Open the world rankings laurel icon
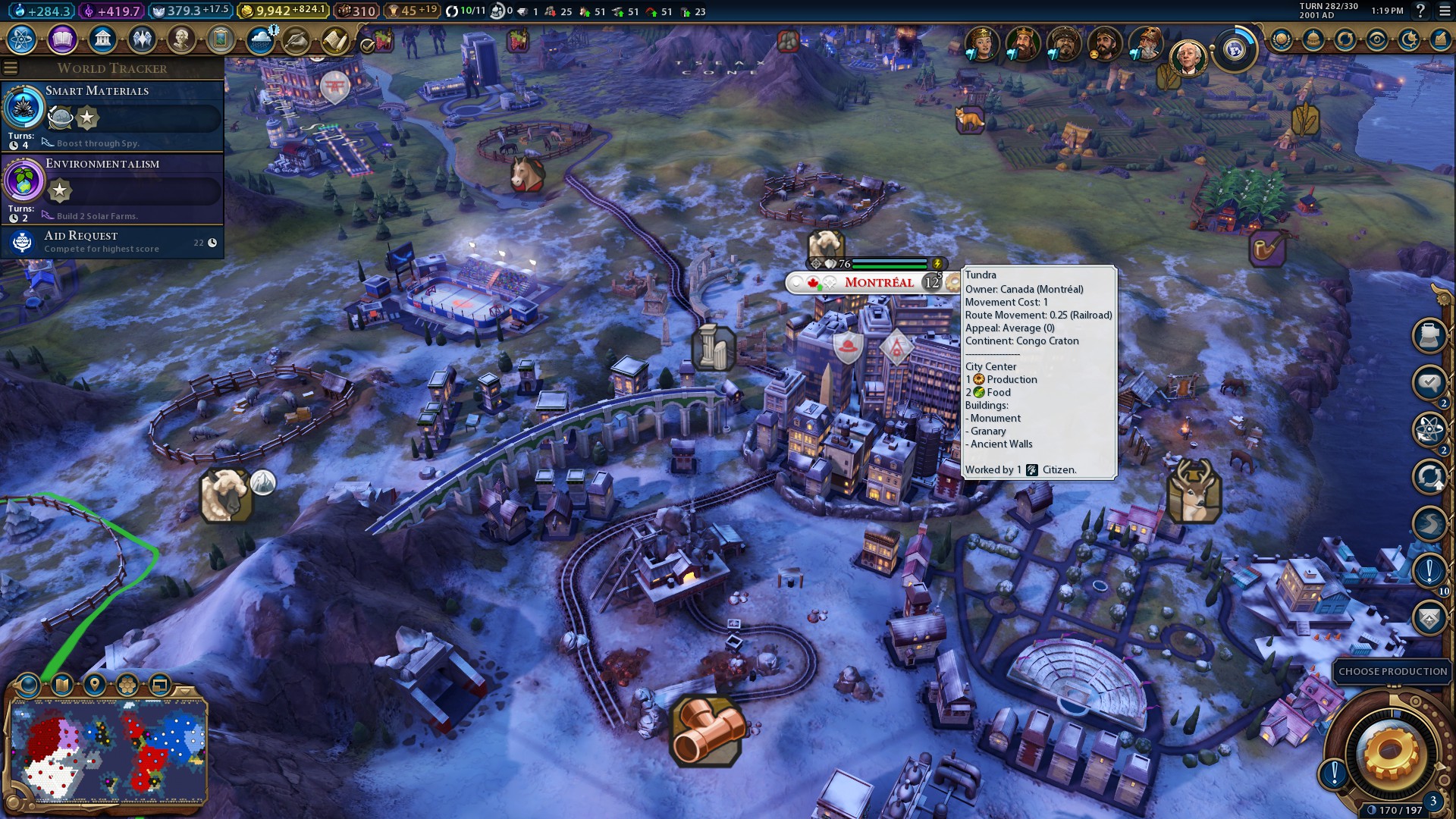The height and width of the screenshot is (819, 1456). click(x=1282, y=39)
